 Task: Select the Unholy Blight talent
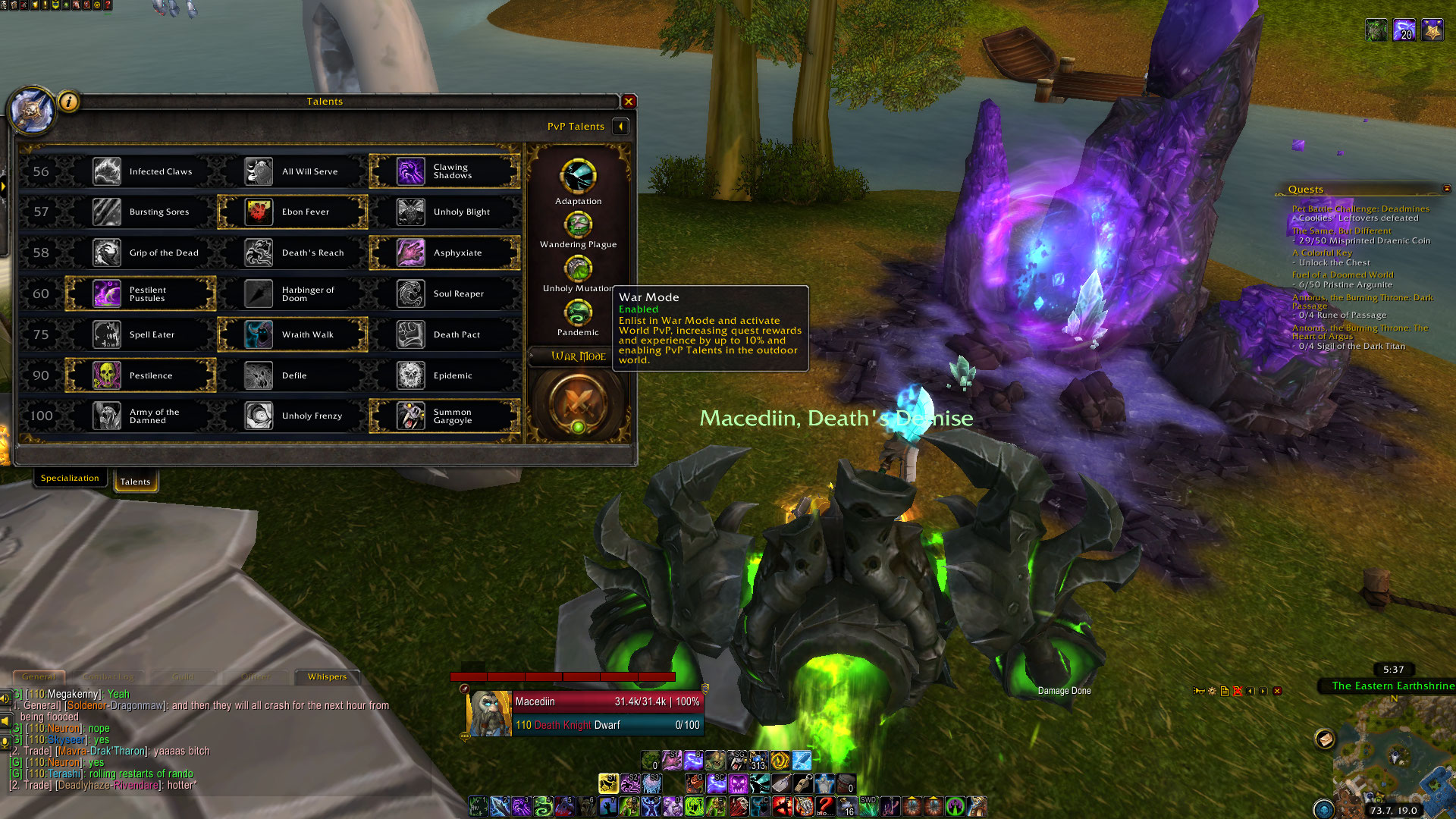445,212
